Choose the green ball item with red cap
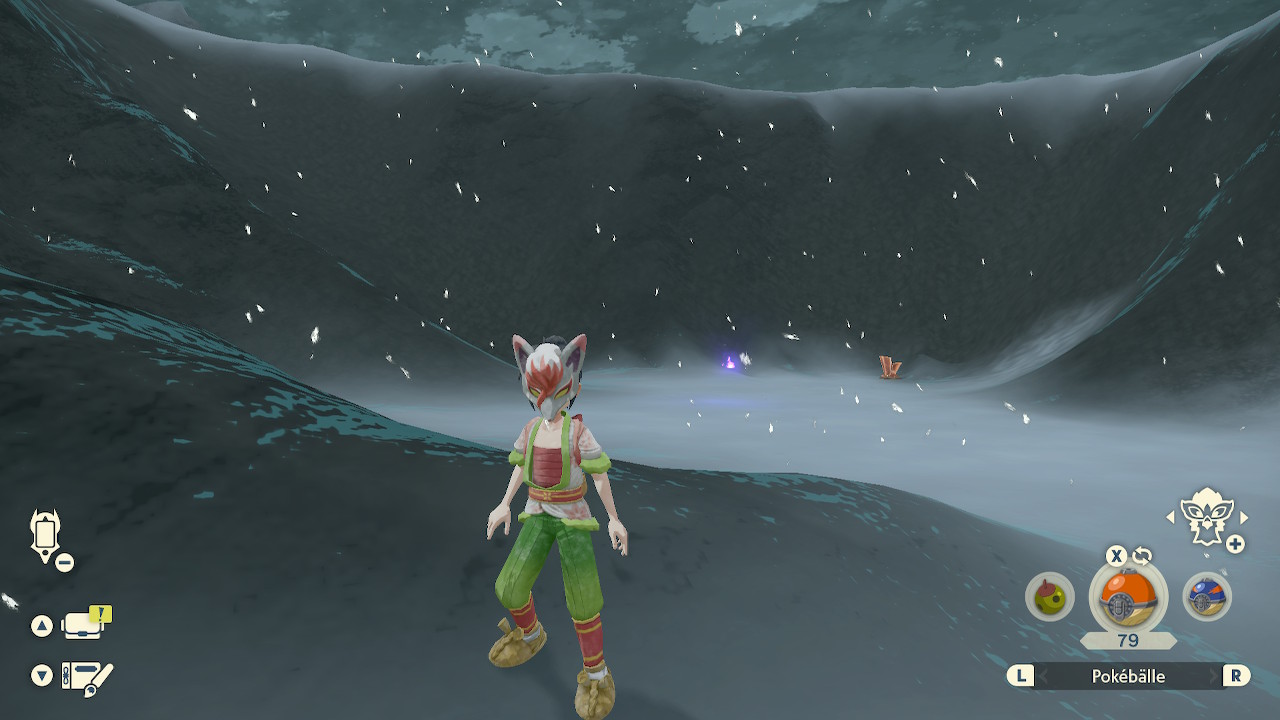The height and width of the screenshot is (720, 1280). tap(1049, 597)
